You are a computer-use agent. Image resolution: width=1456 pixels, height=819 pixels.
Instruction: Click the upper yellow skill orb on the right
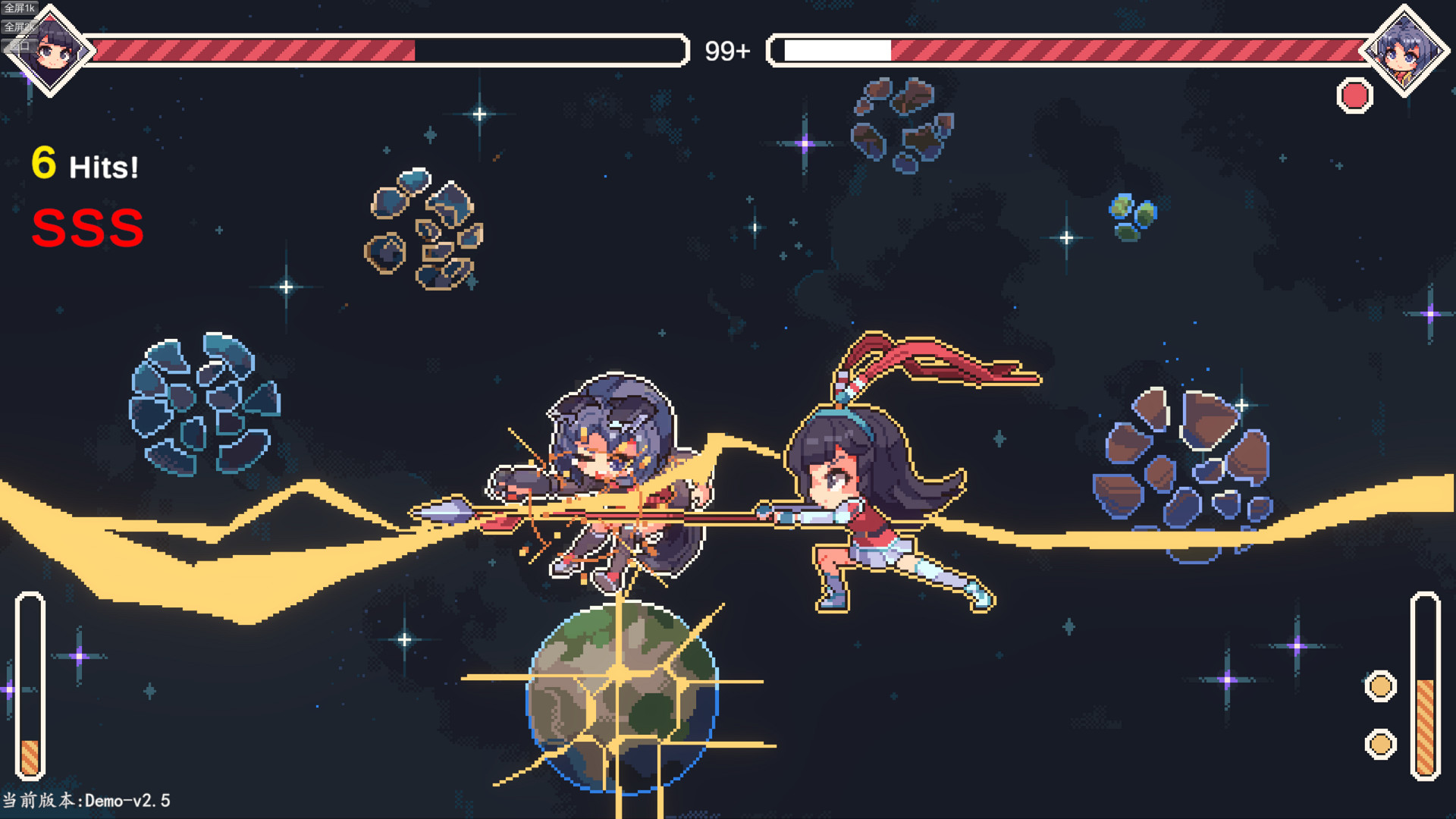(1382, 686)
